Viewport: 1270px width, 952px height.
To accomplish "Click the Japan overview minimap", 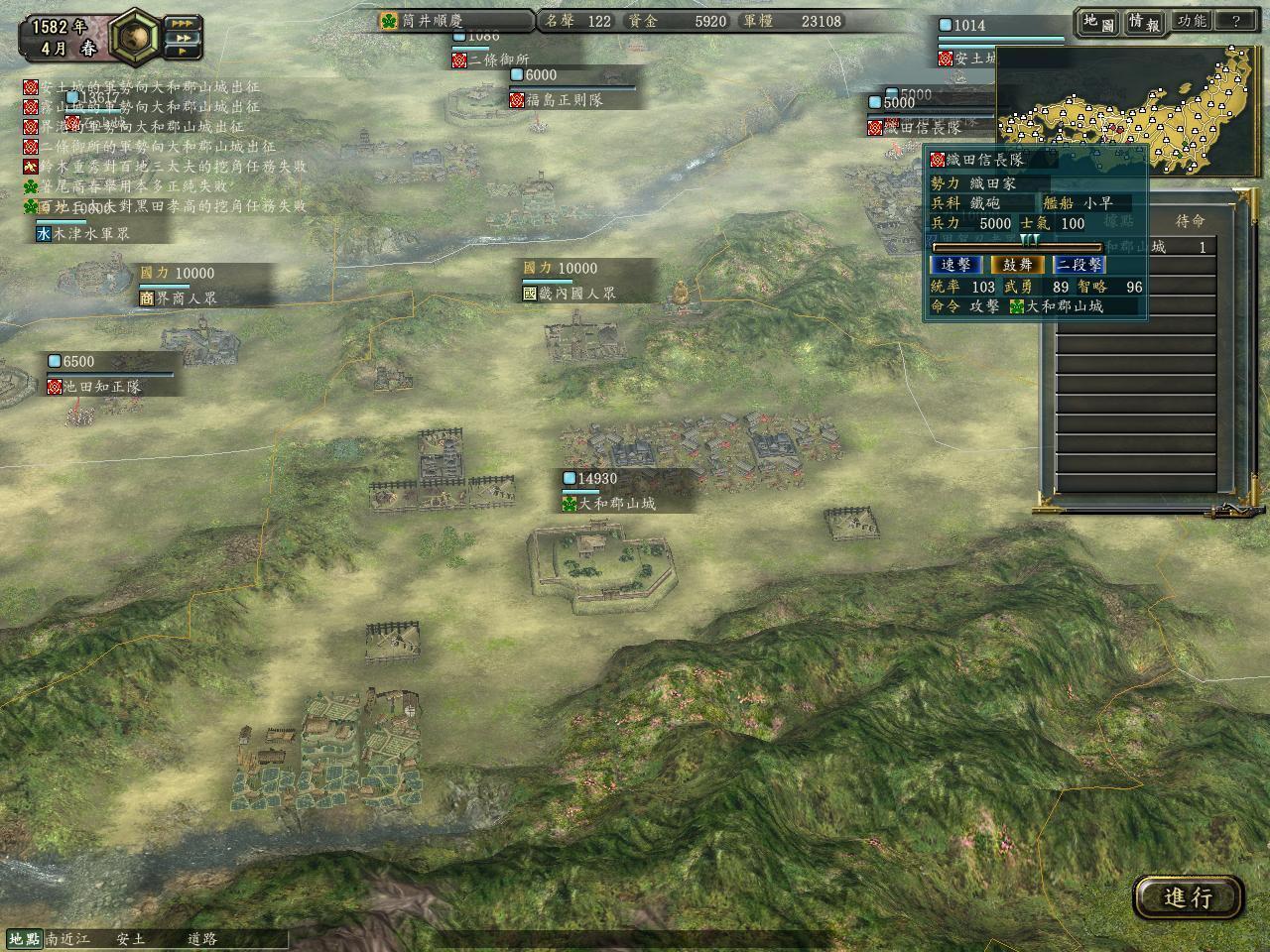I will coord(1129,97).
